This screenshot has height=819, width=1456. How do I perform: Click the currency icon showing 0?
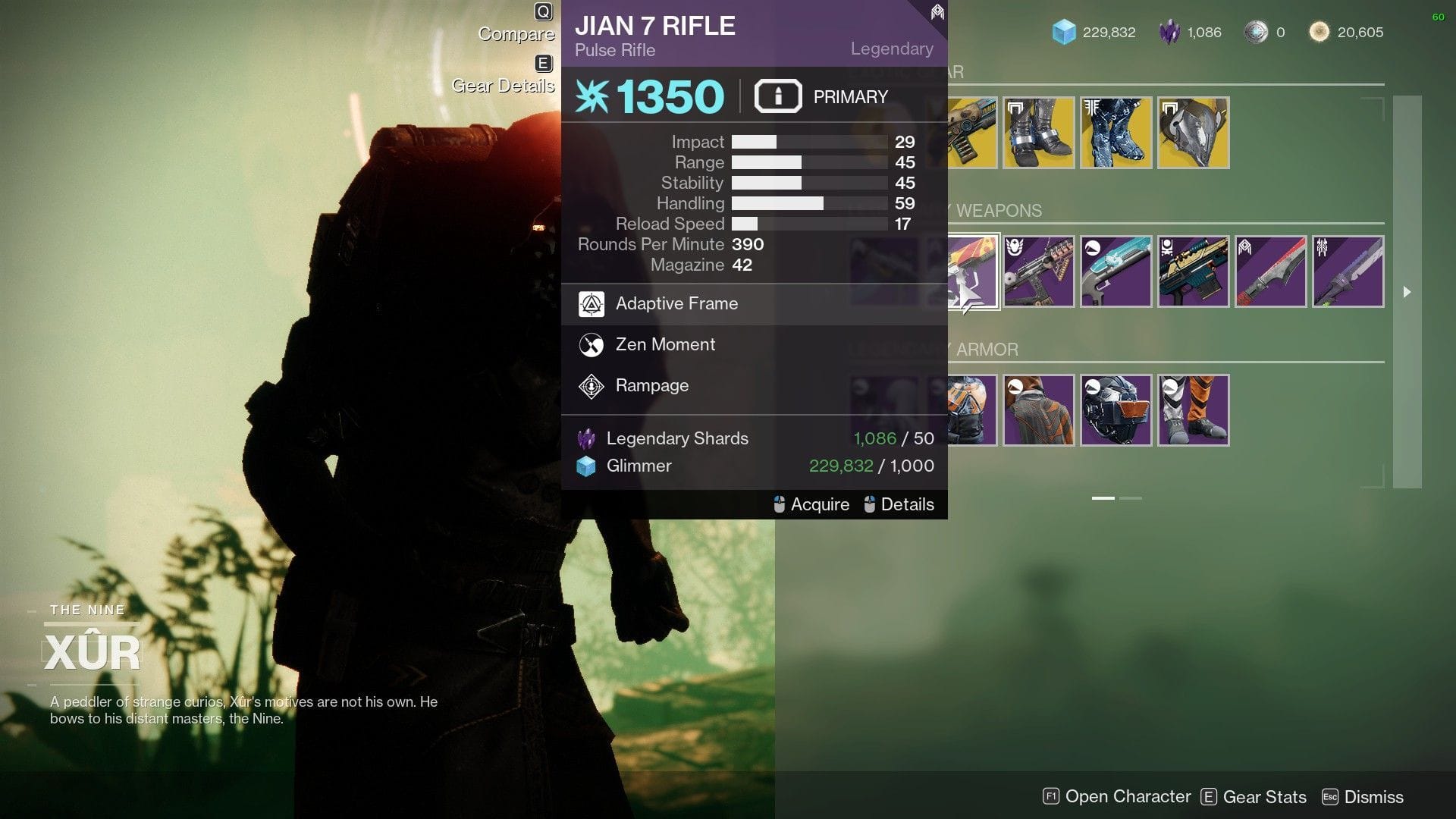1256,32
